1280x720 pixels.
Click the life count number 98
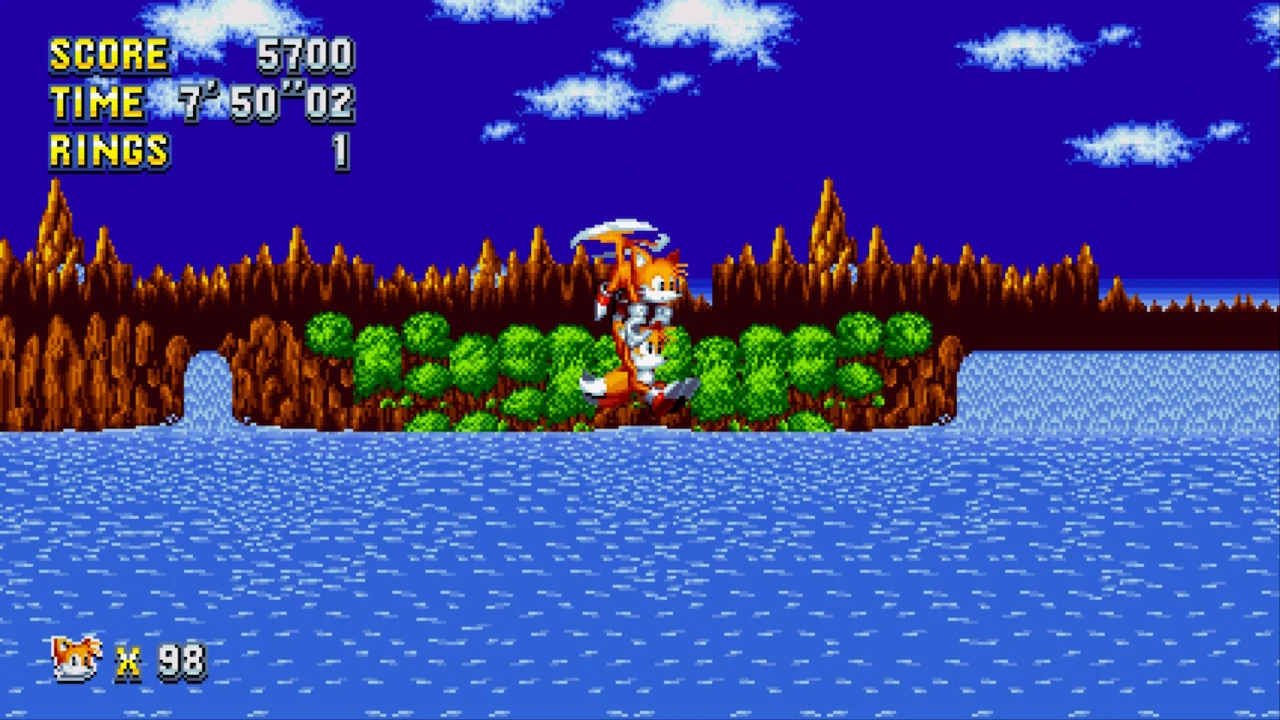(x=179, y=660)
